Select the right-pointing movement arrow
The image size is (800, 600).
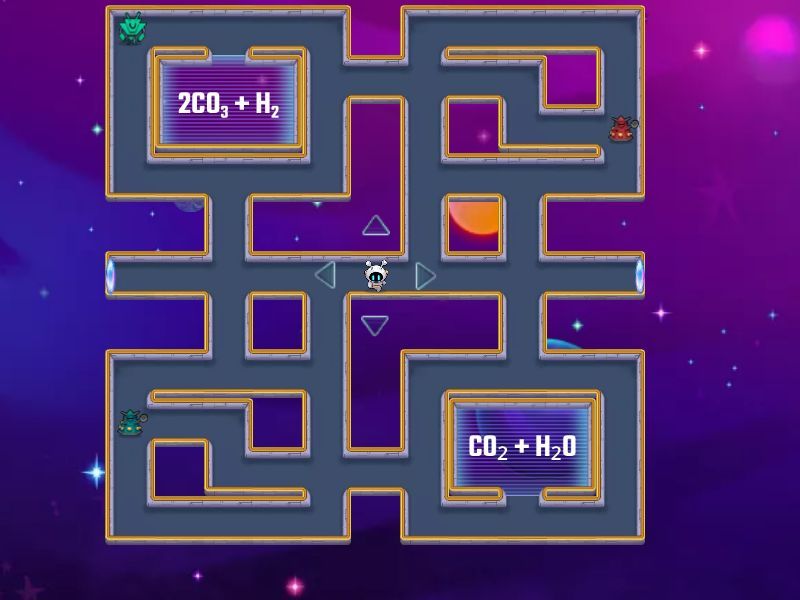coord(425,275)
